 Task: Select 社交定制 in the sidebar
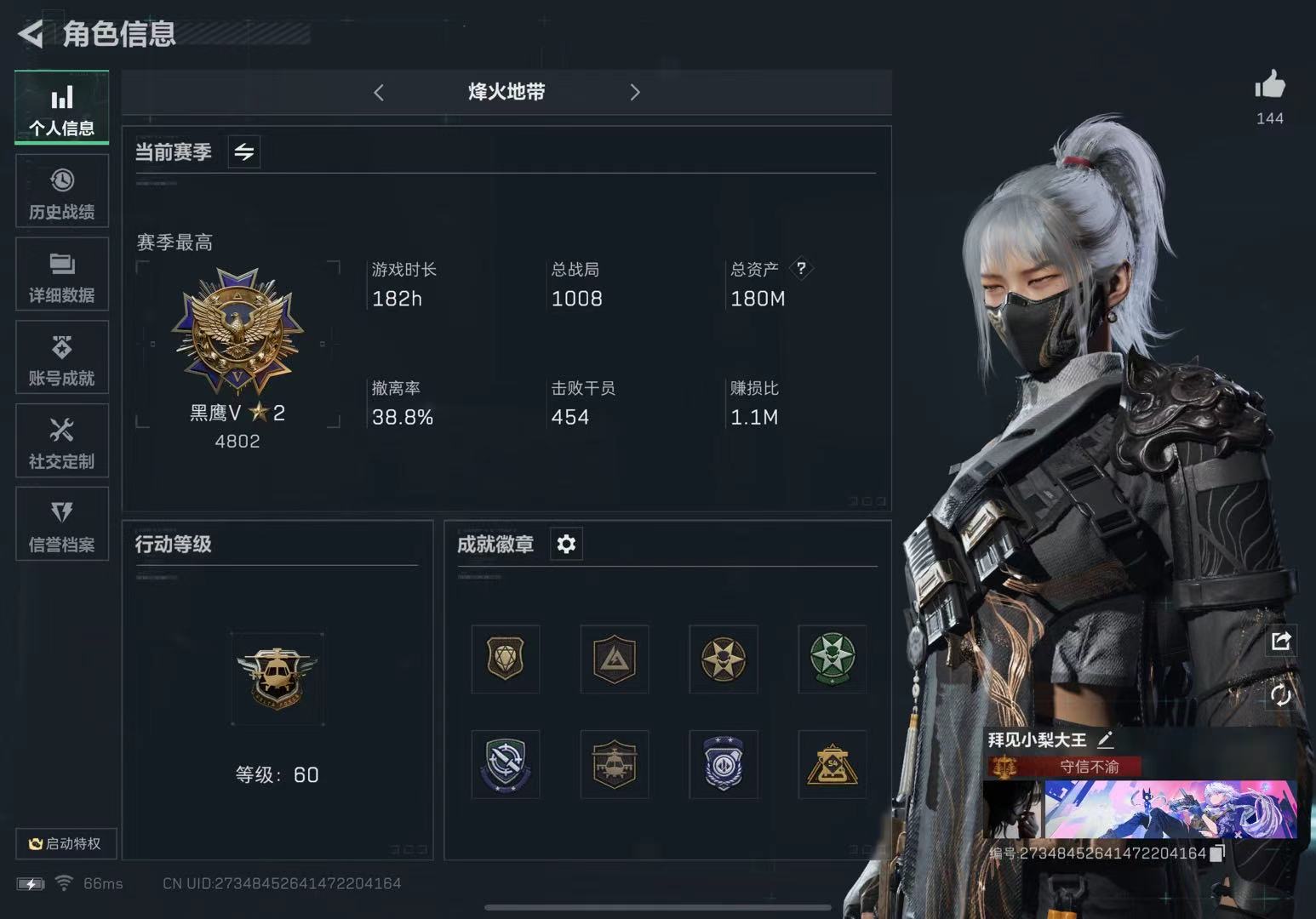(61, 441)
